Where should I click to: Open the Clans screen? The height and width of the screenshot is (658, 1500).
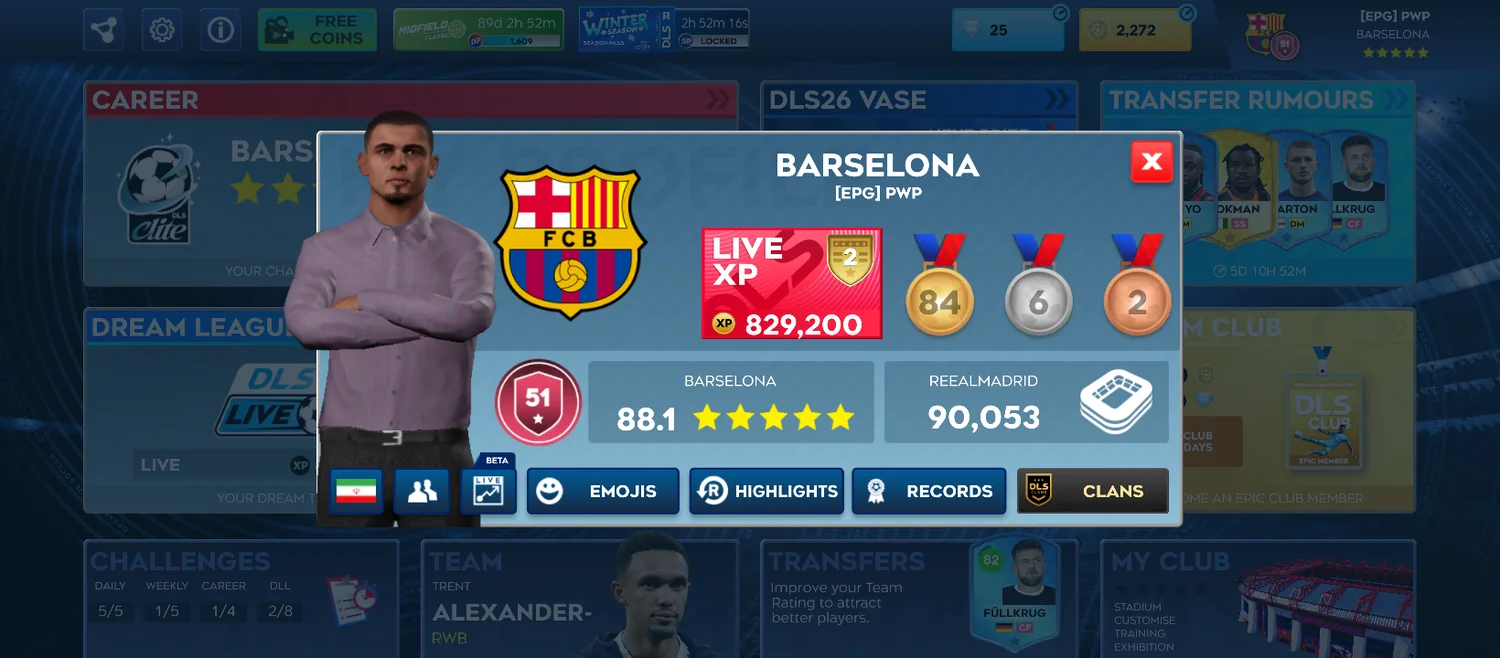(x=1092, y=491)
